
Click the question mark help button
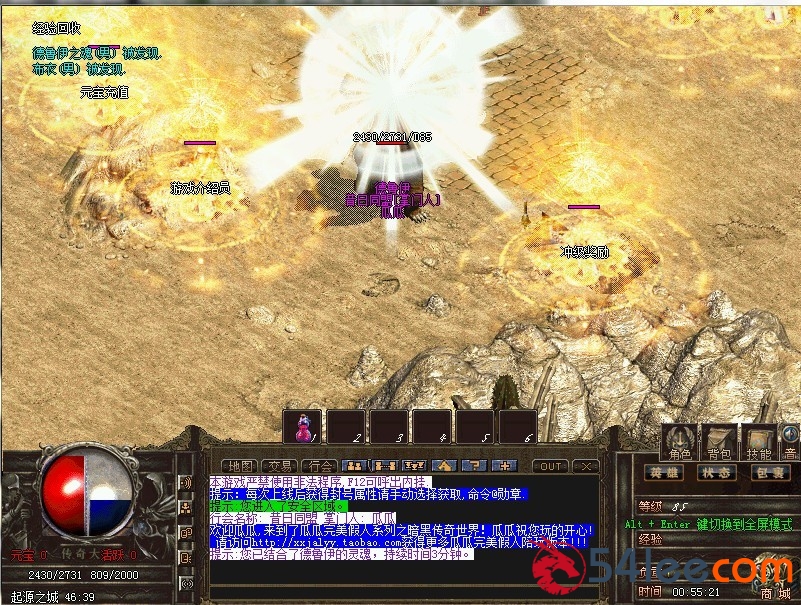click(476, 466)
